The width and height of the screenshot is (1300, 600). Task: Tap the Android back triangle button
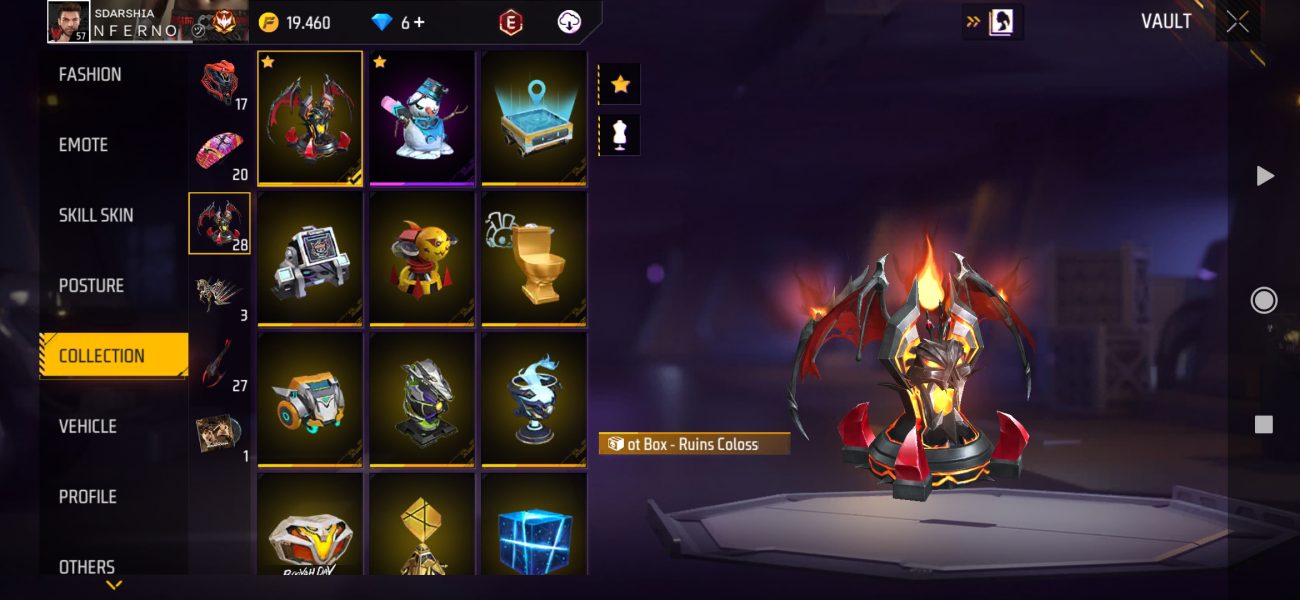tap(1264, 176)
